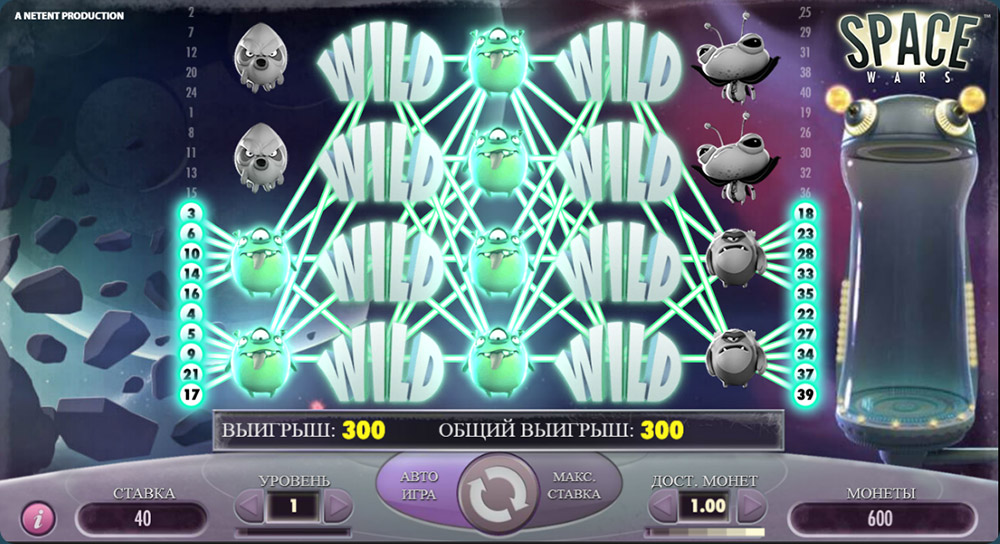The image size is (1000, 544).
Task: Decrease the bet level (УРОВЕНЬ) with left arrow
Action: [x=250, y=506]
